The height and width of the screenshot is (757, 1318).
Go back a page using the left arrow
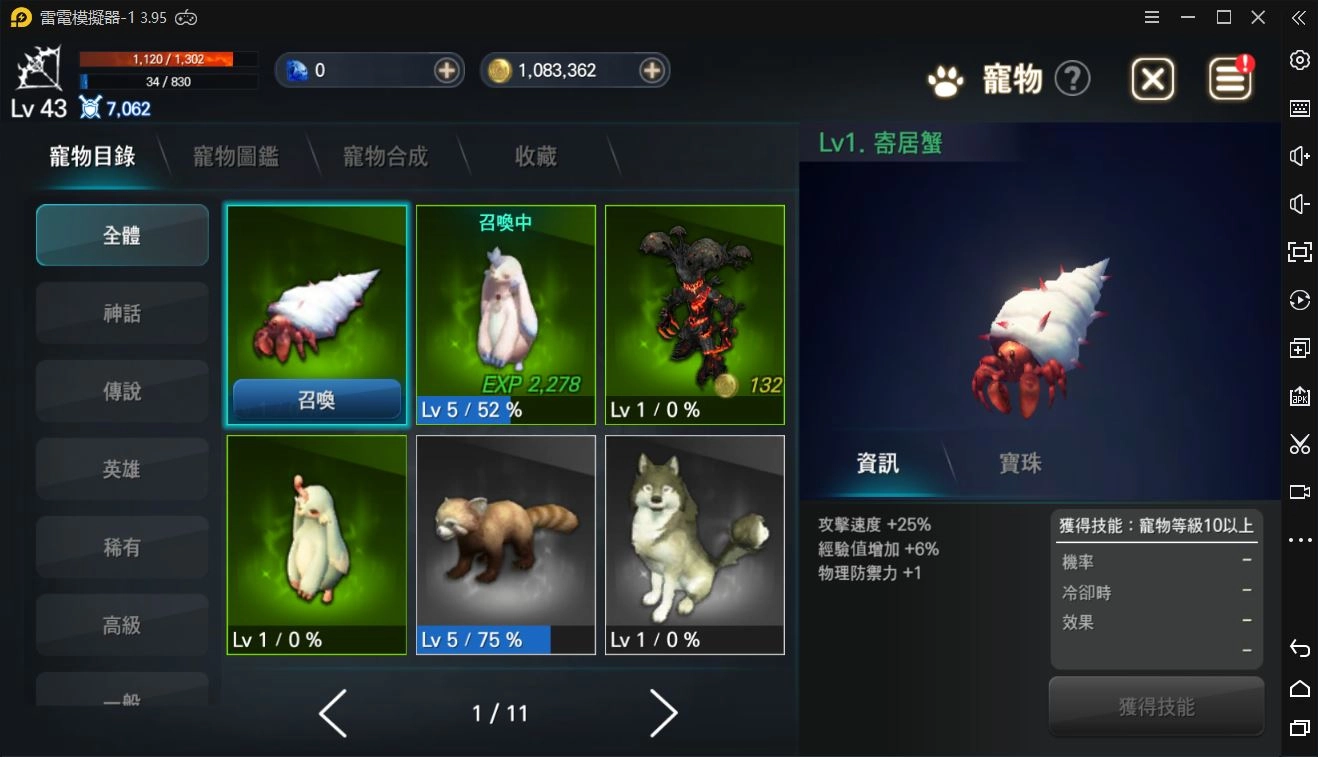(x=333, y=713)
